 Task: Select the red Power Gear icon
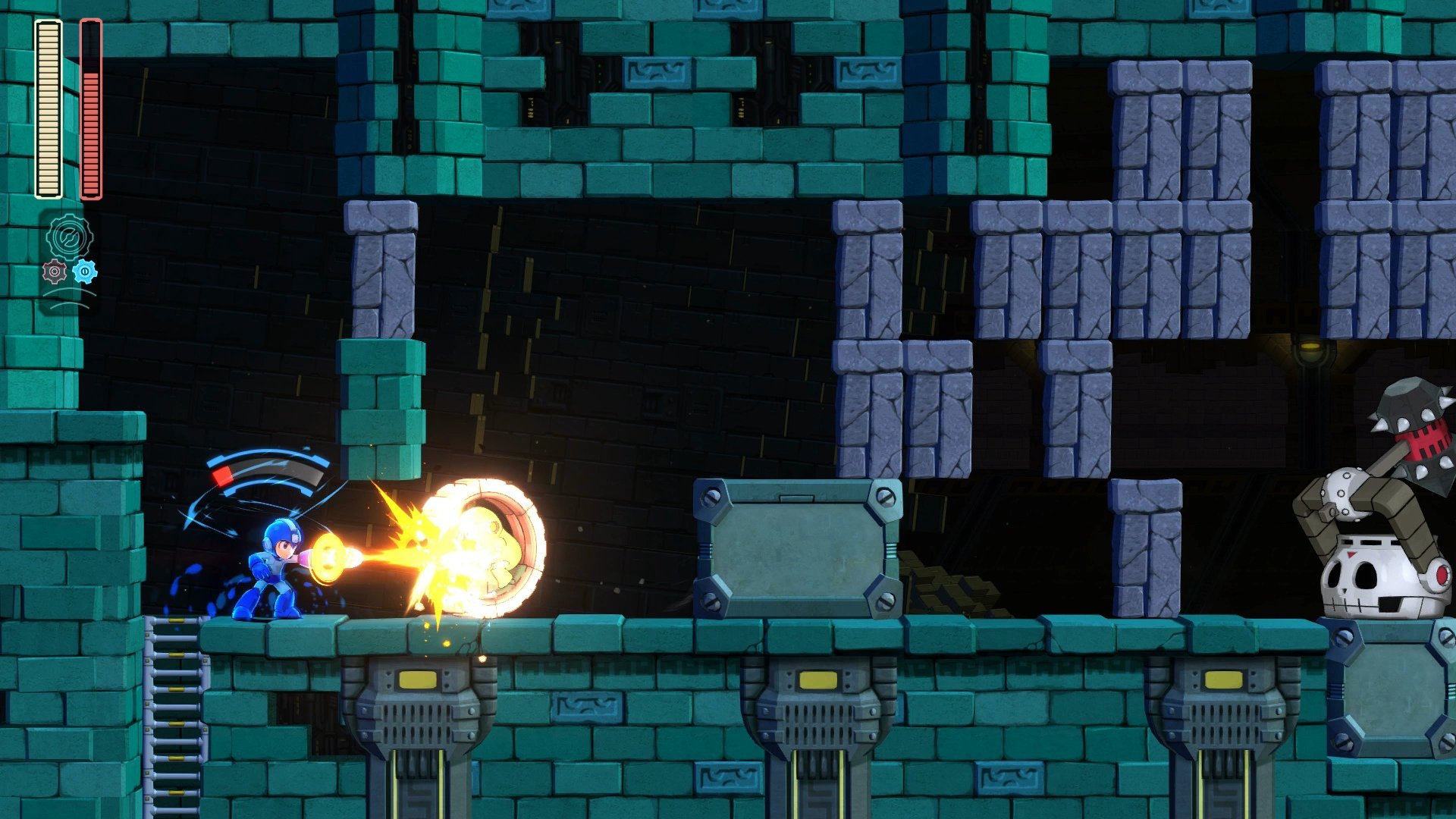coord(54,271)
